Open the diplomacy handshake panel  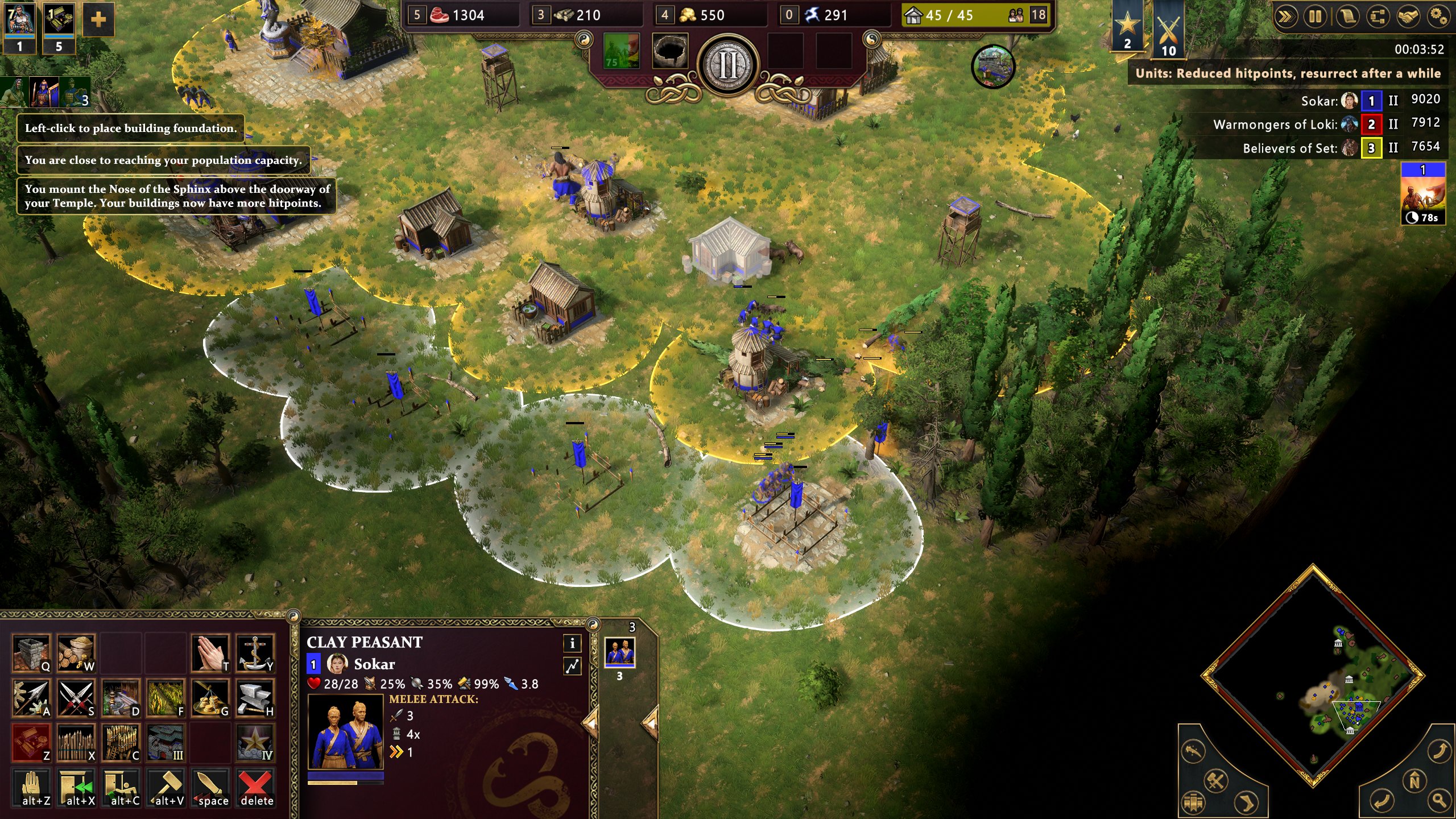[1408, 16]
